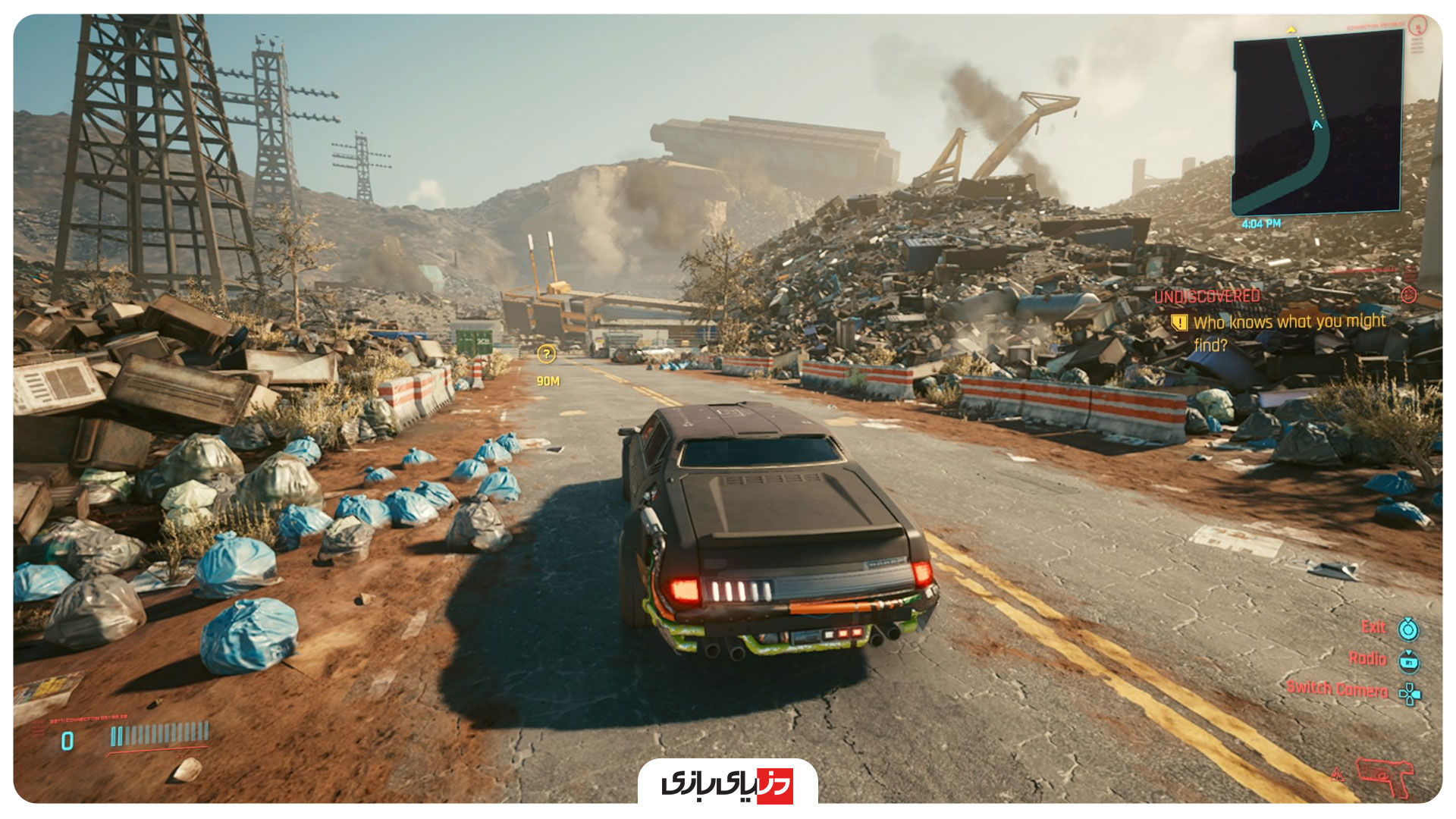Open the red-and-black site logo watermark
Image resolution: width=1456 pixels, height=819 pixels.
[x=727, y=783]
